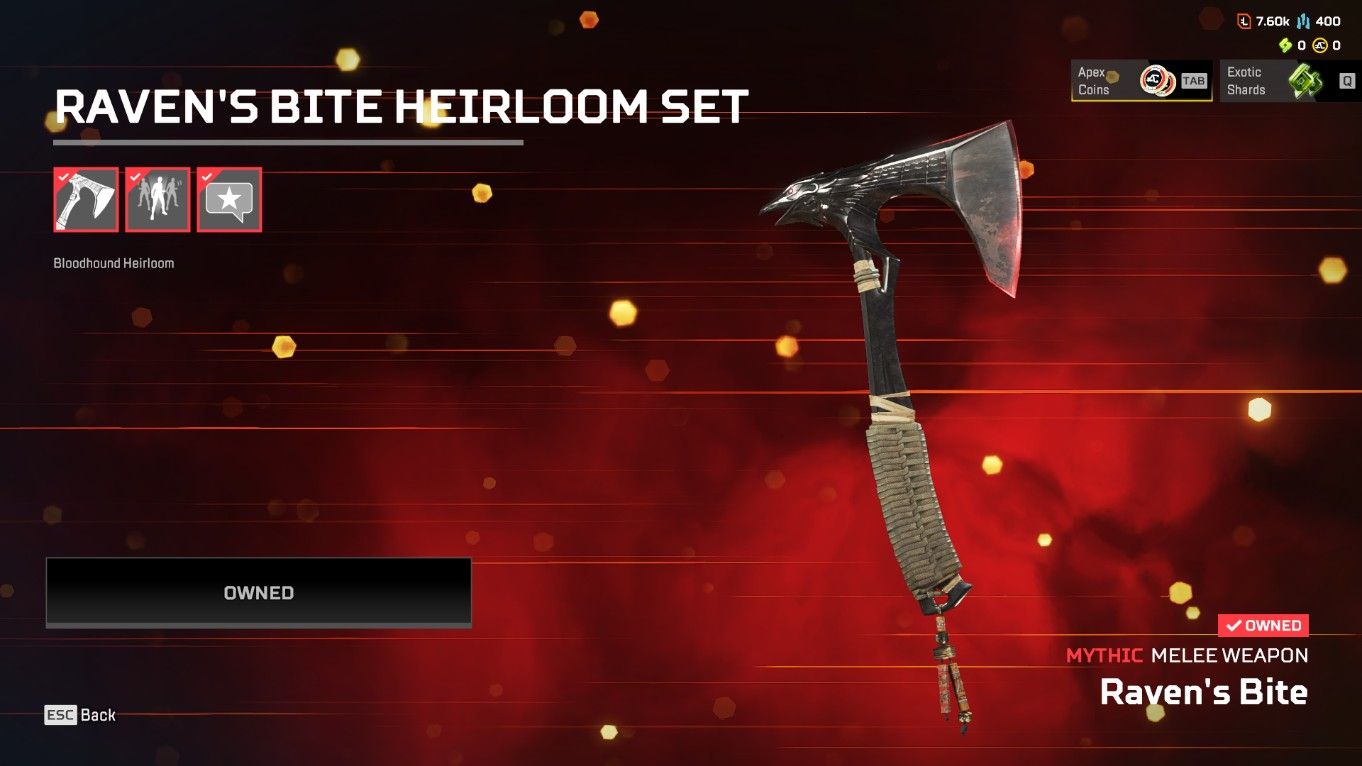Click the ESC Back control

pyautogui.click(x=80, y=714)
